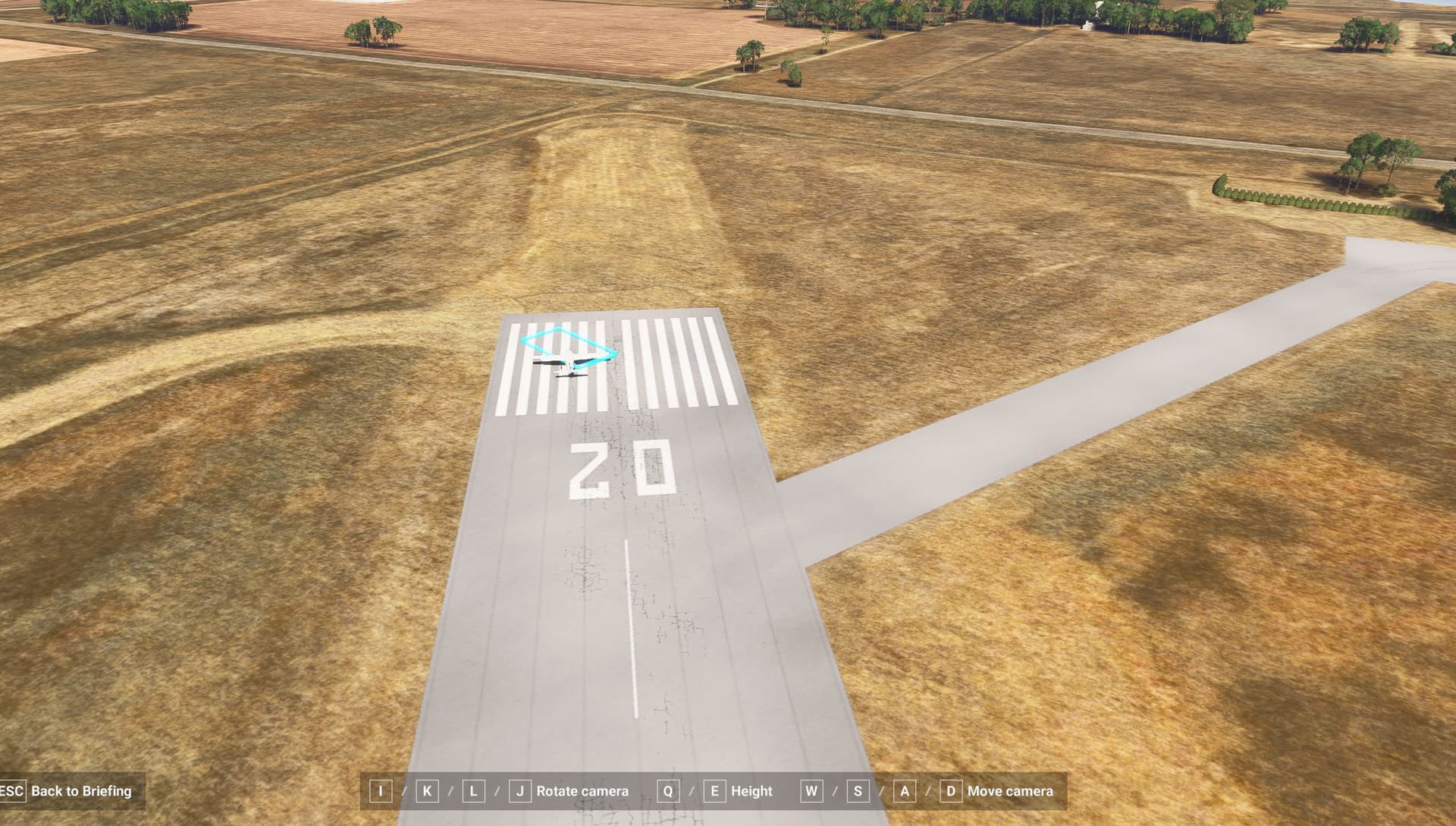The image size is (1456, 826).
Task: Click the ESC key badge on bottom left
Action: 13,791
